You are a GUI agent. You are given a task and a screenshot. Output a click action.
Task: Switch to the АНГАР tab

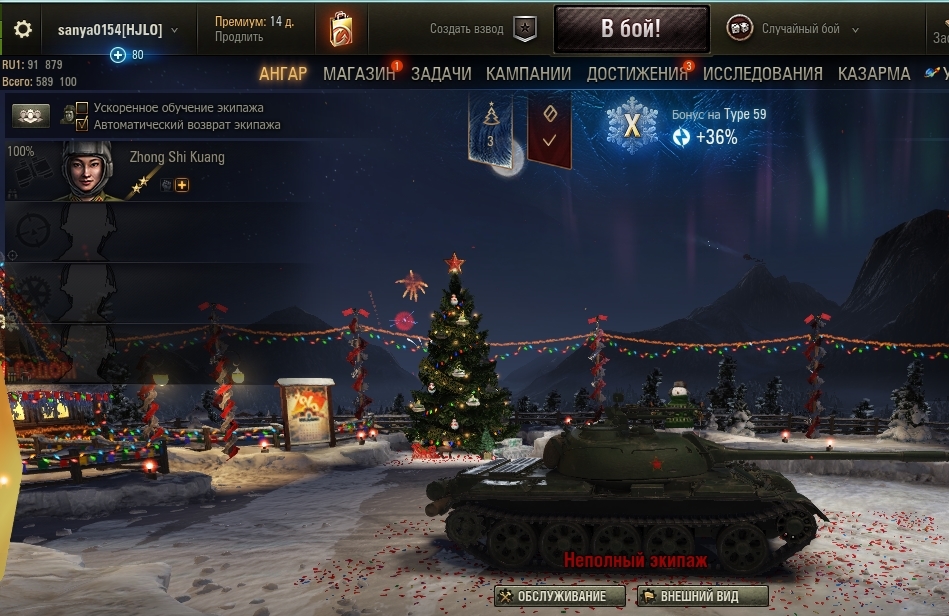tap(283, 74)
